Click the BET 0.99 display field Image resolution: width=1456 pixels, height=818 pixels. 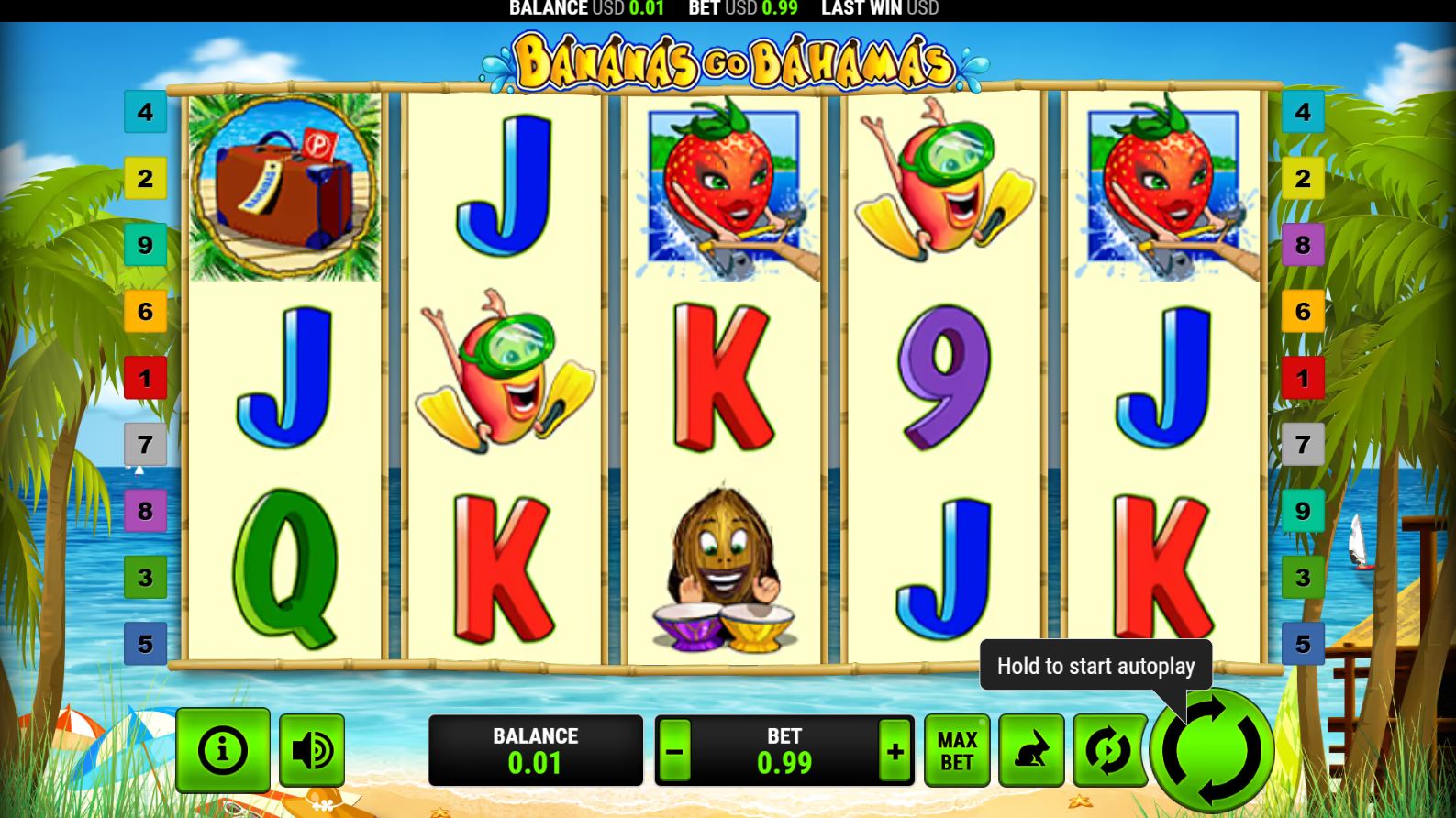coord(784,750)
